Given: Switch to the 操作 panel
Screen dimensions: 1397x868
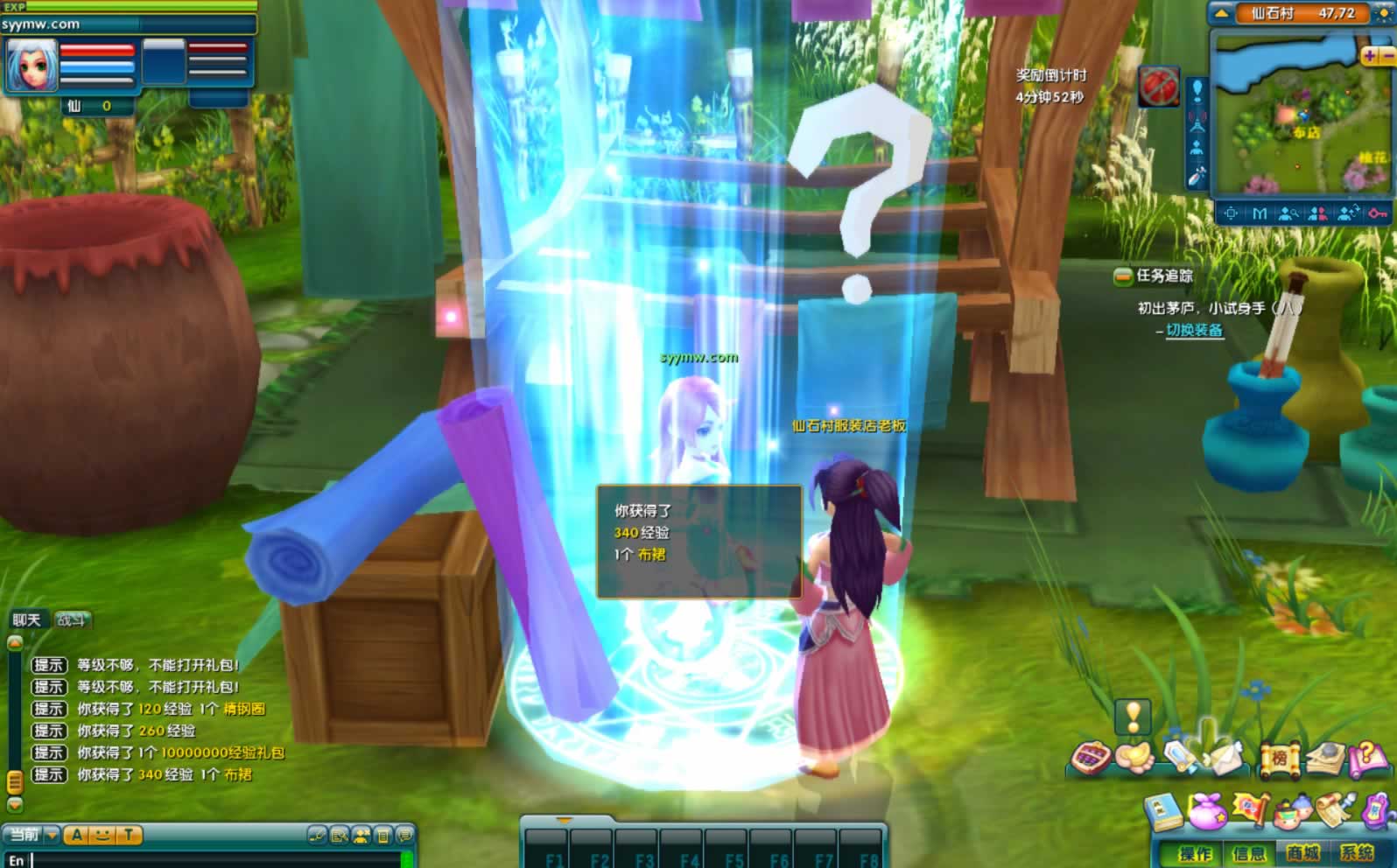Looking at the screenshot, I should [1195, 853].
